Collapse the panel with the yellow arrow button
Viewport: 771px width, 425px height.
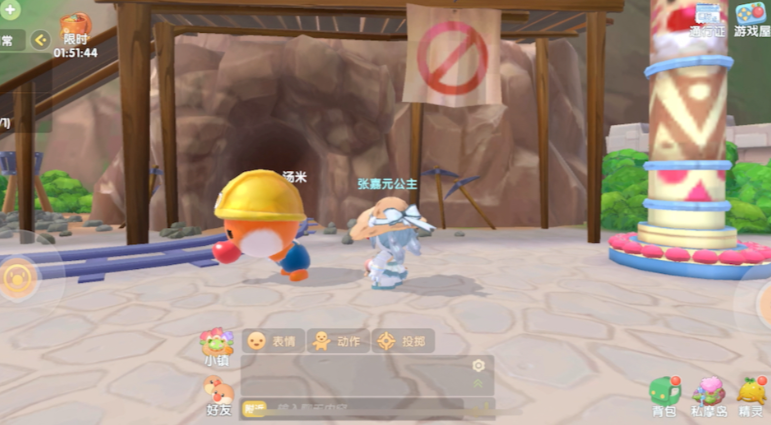(x=40, y=40)
